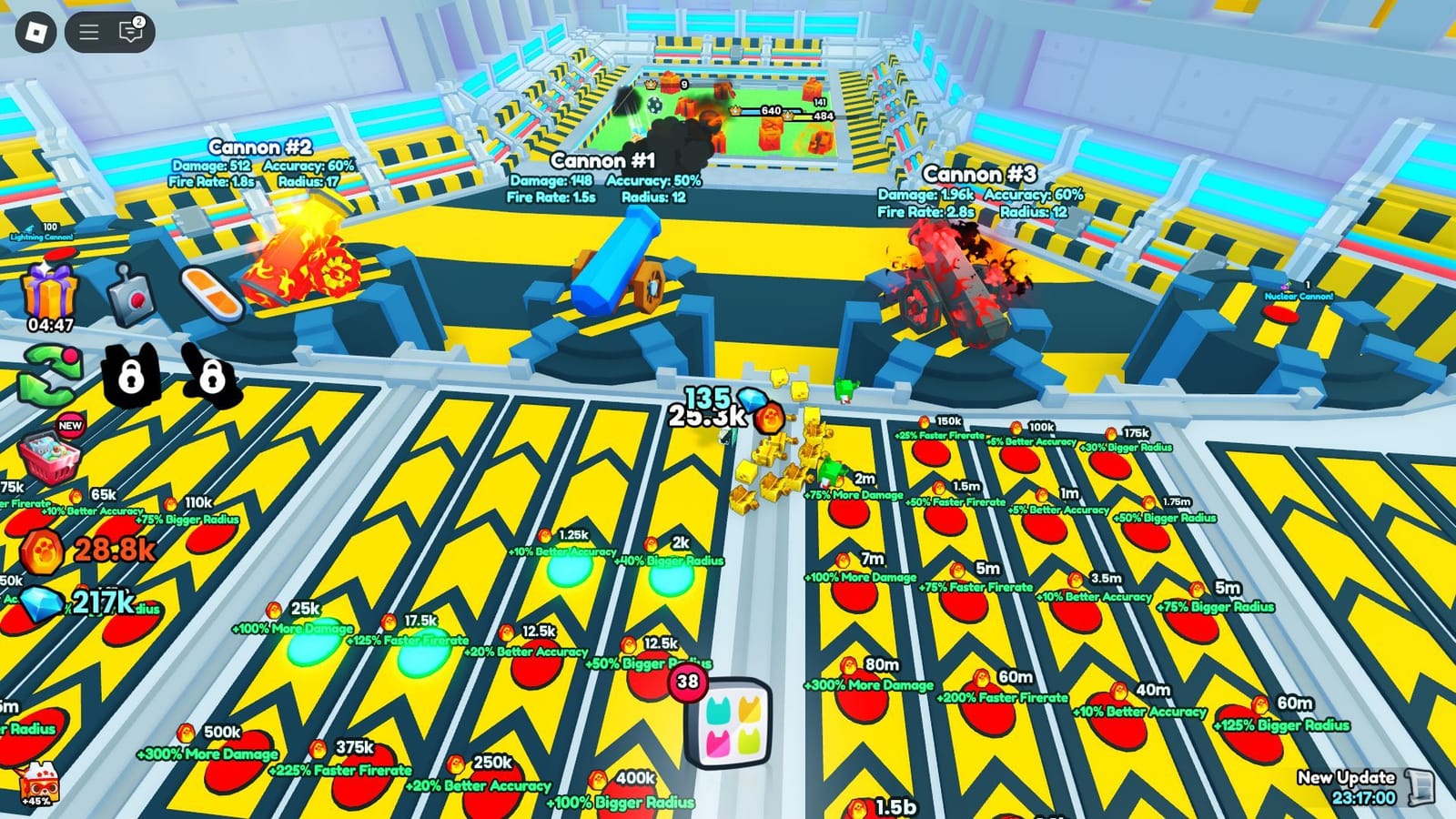
Task: Open the timed gift reward showing 04:47
Action: 48,291
